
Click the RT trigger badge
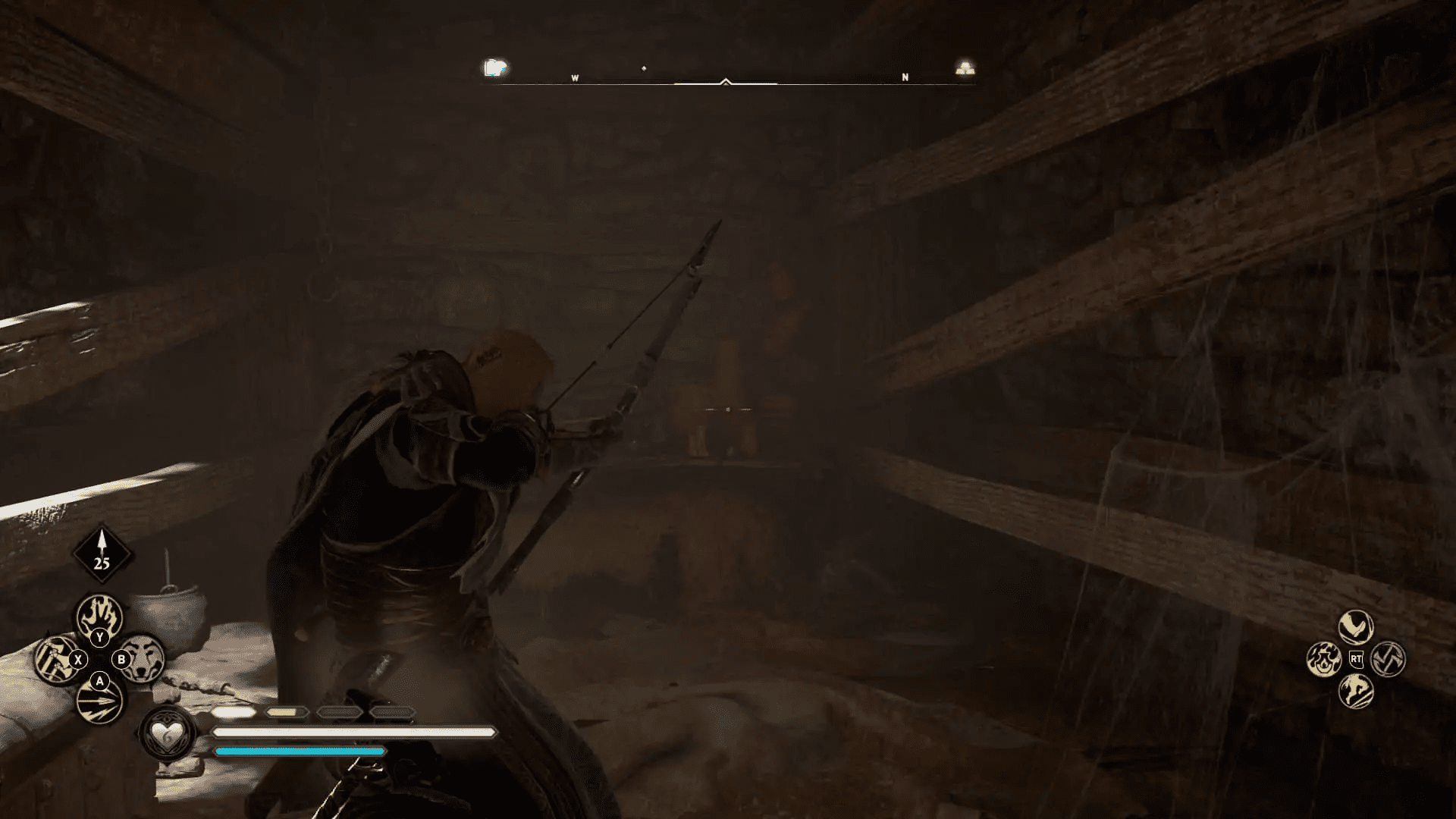click(1357, 659)
